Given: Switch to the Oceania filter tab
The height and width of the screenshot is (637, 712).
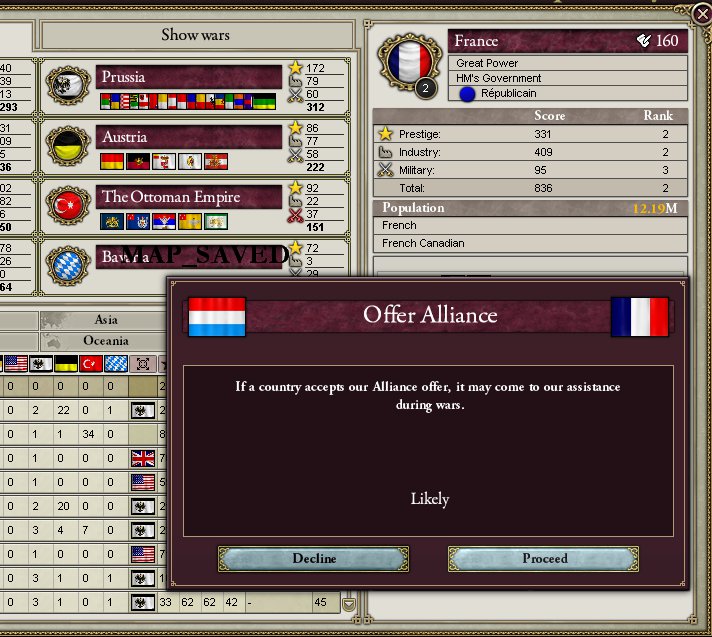Looking at the screenshot, I should 105,341.
